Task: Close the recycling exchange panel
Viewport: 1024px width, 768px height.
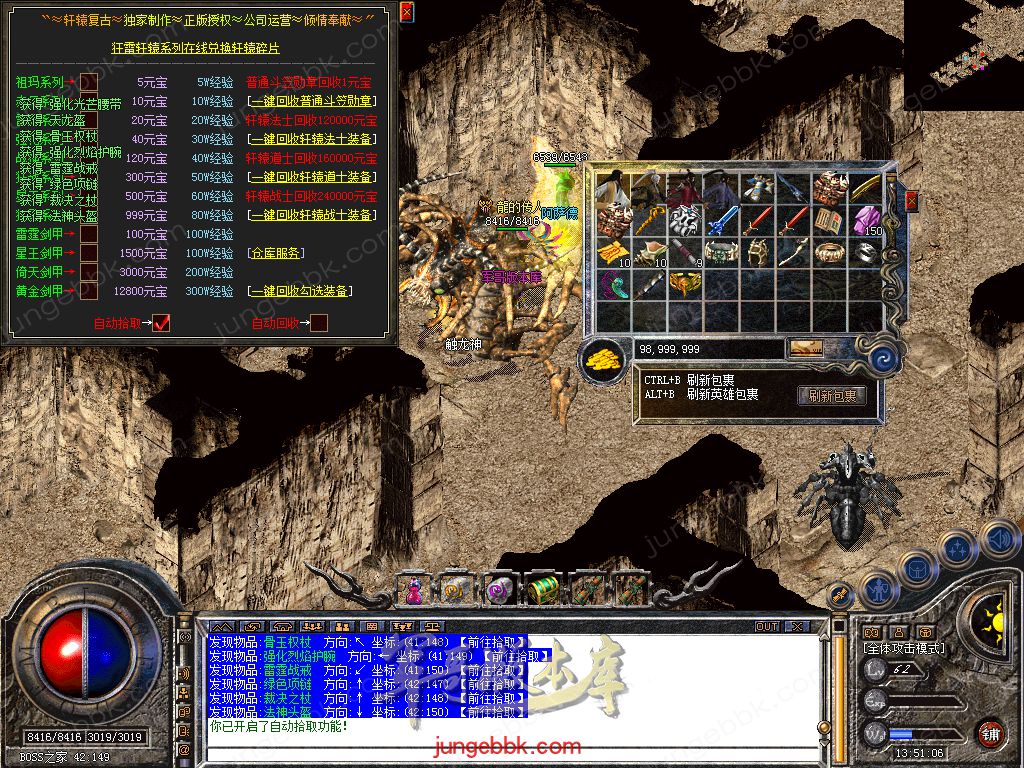Action: point(406,12)
